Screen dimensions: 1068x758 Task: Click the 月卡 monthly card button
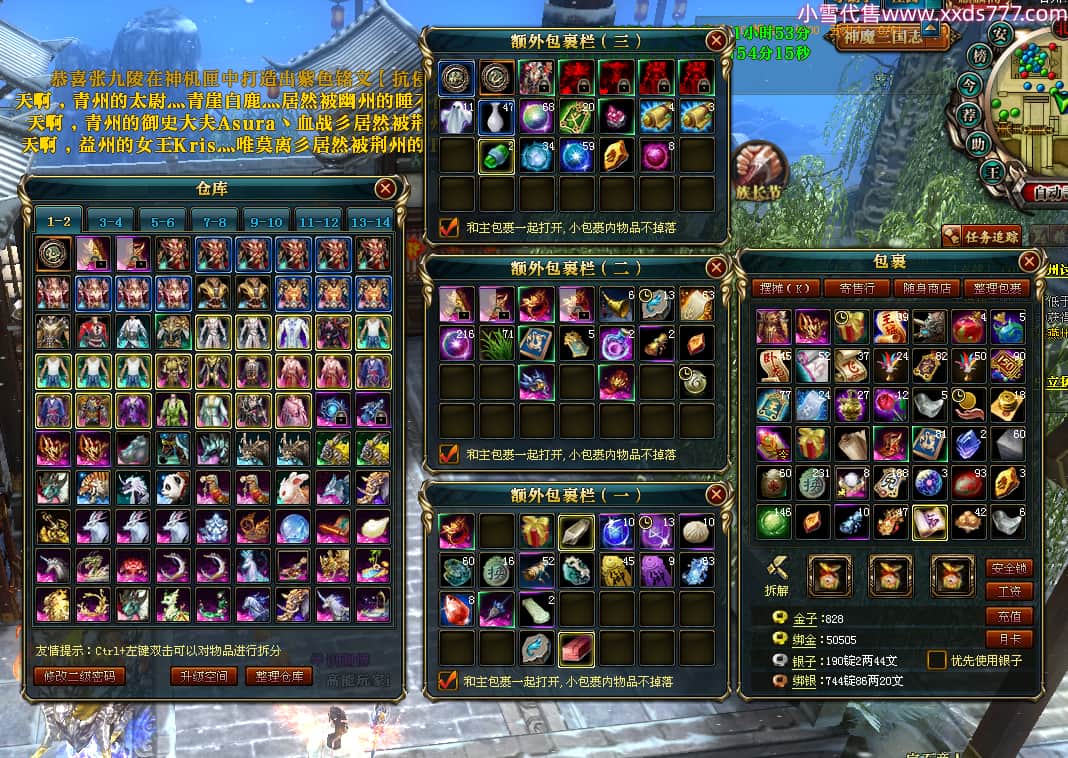[x=1008, y=638]
